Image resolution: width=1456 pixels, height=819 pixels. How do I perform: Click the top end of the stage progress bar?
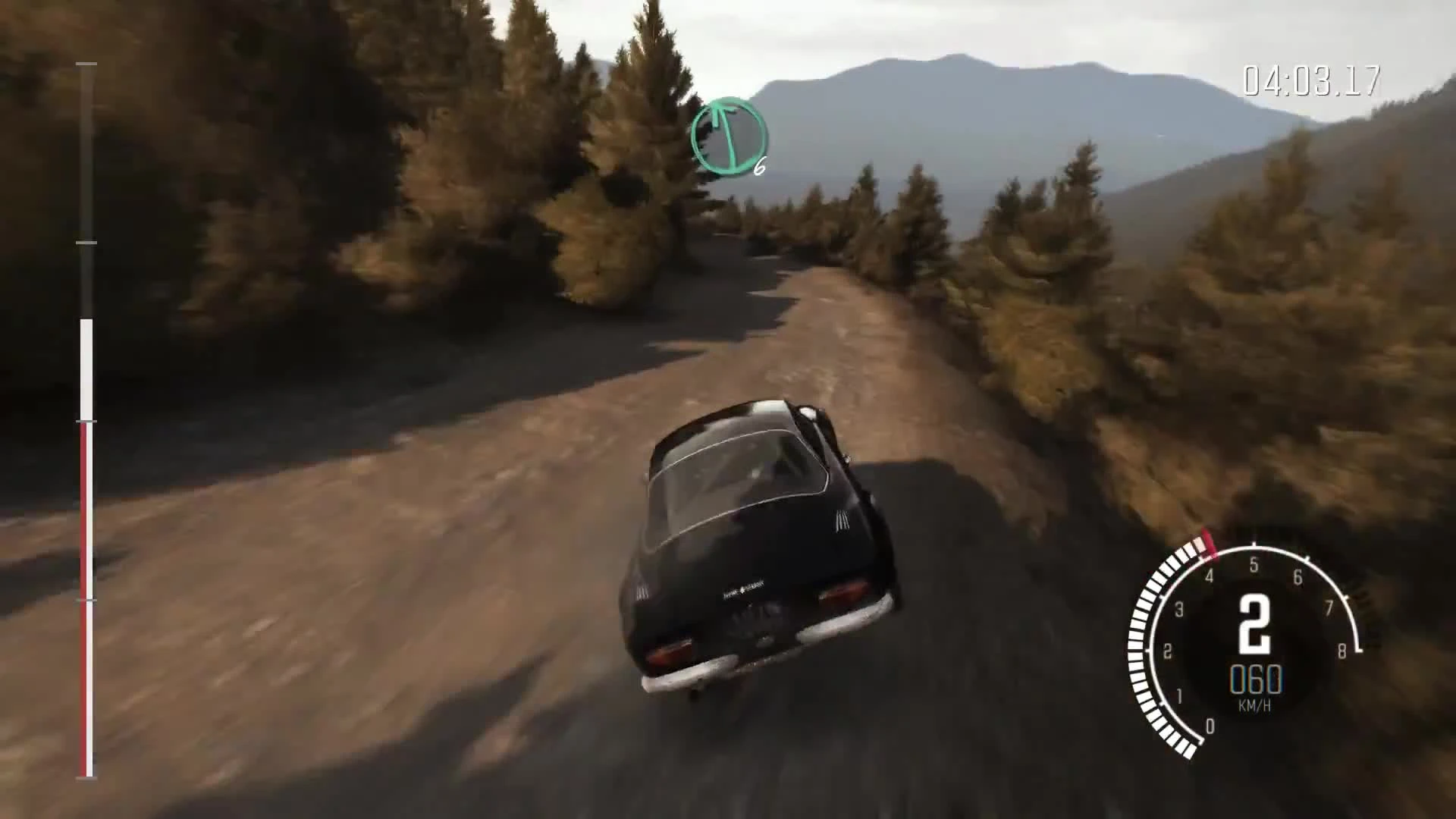tap(85, 65)
